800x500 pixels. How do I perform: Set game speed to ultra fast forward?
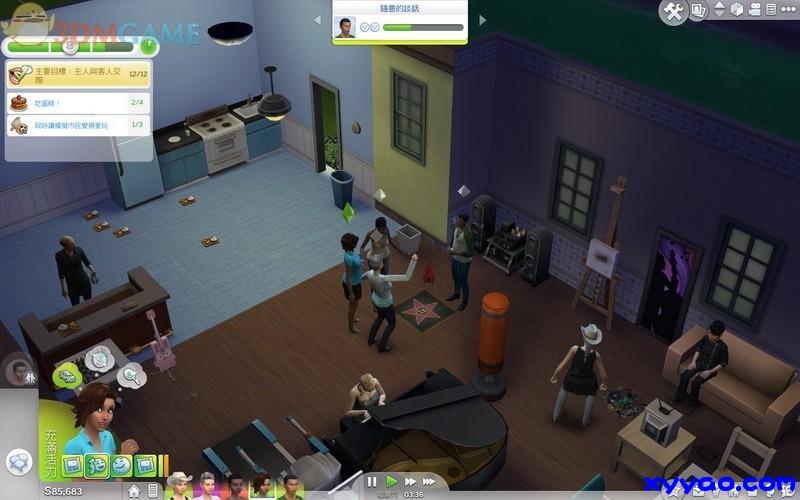429,482
